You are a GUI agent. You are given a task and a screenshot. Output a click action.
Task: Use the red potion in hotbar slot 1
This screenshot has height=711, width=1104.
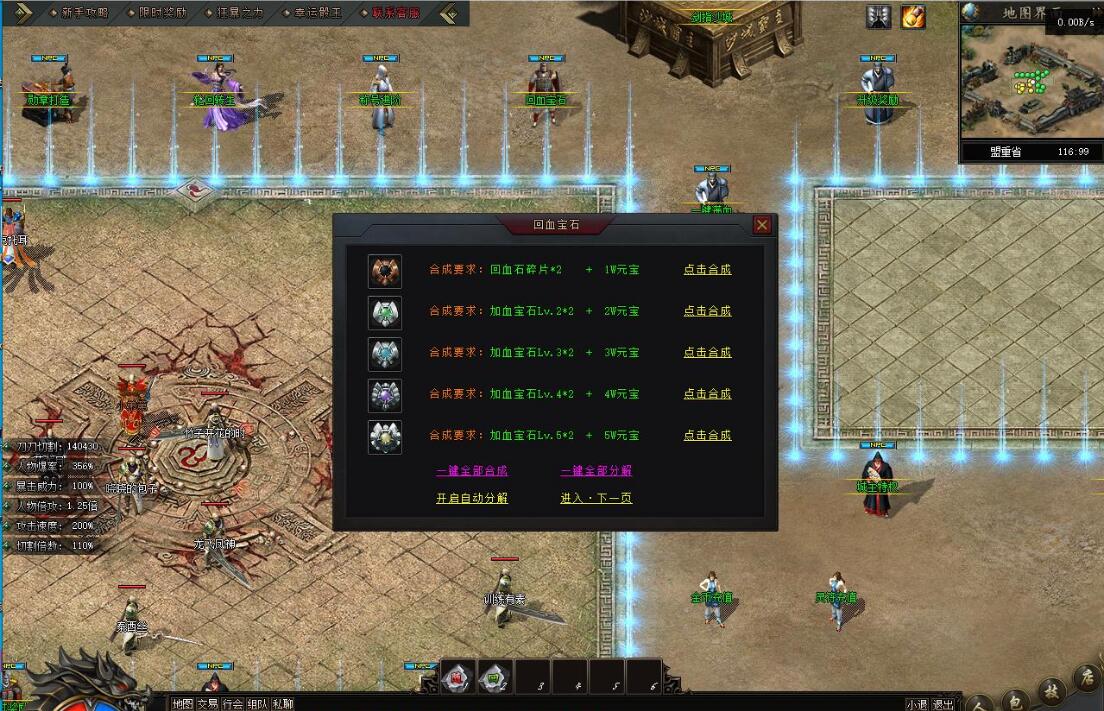pos(457,677)
